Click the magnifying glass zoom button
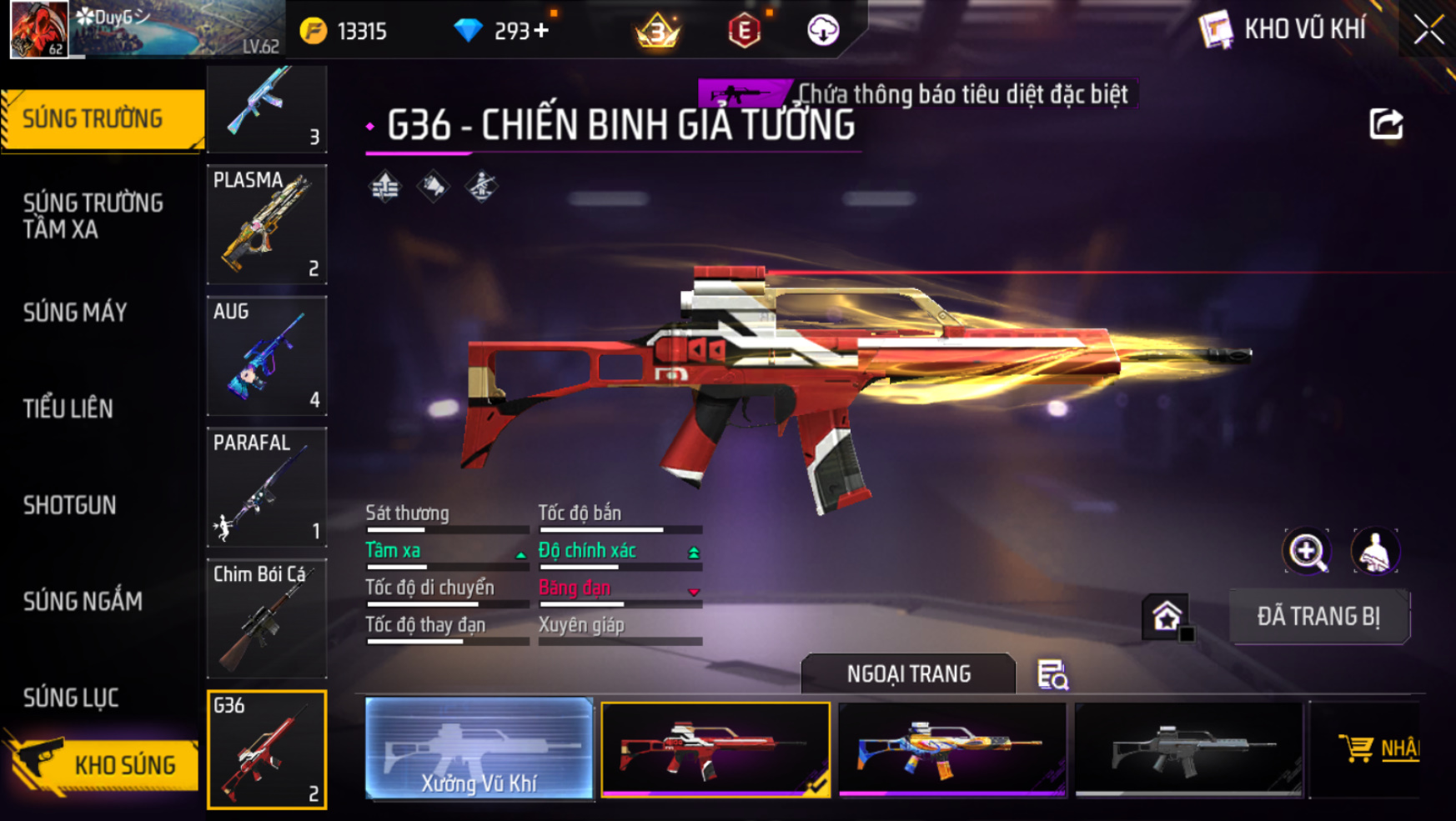This screenshot has height=821, width=1456. click(x=1307, y=552)
